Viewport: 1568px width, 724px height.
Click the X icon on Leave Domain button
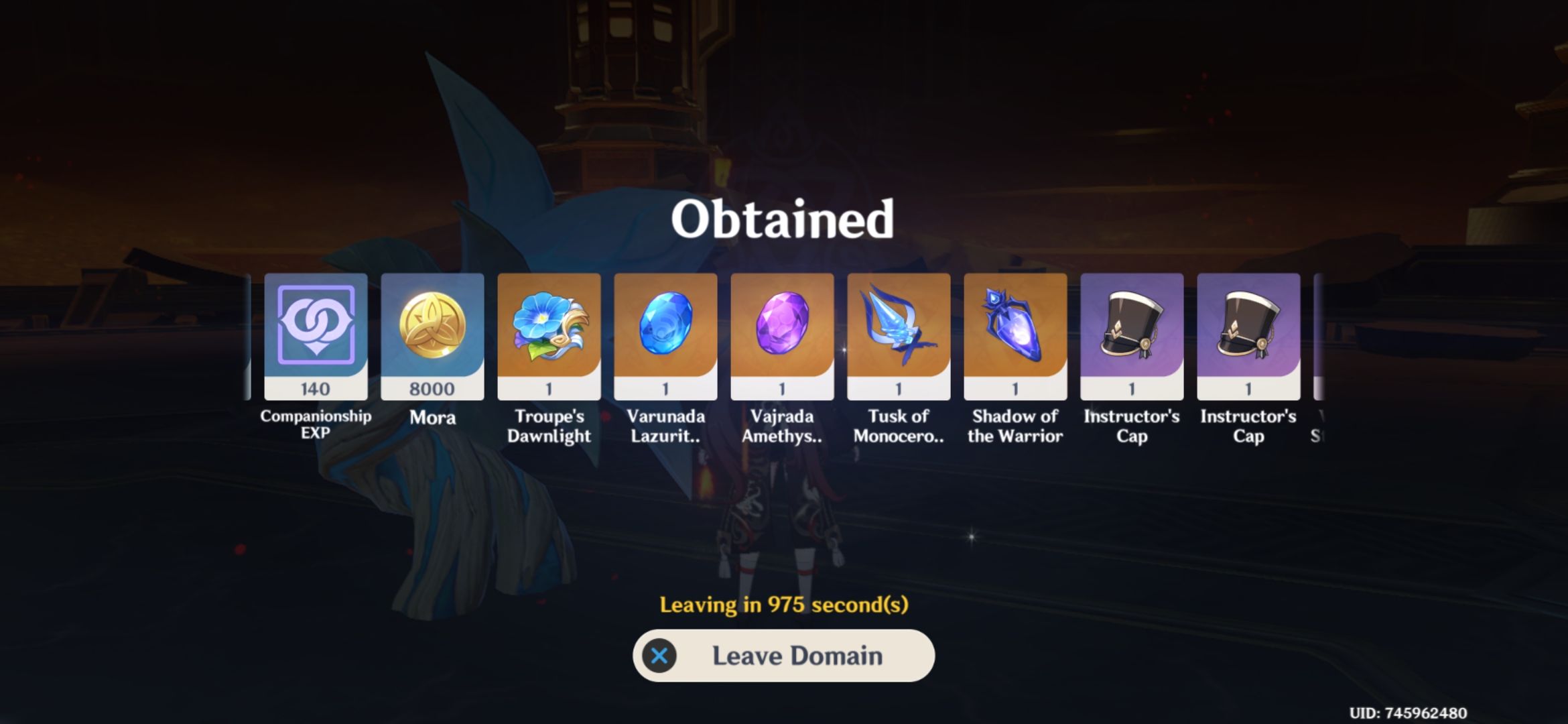pos(661,656)
